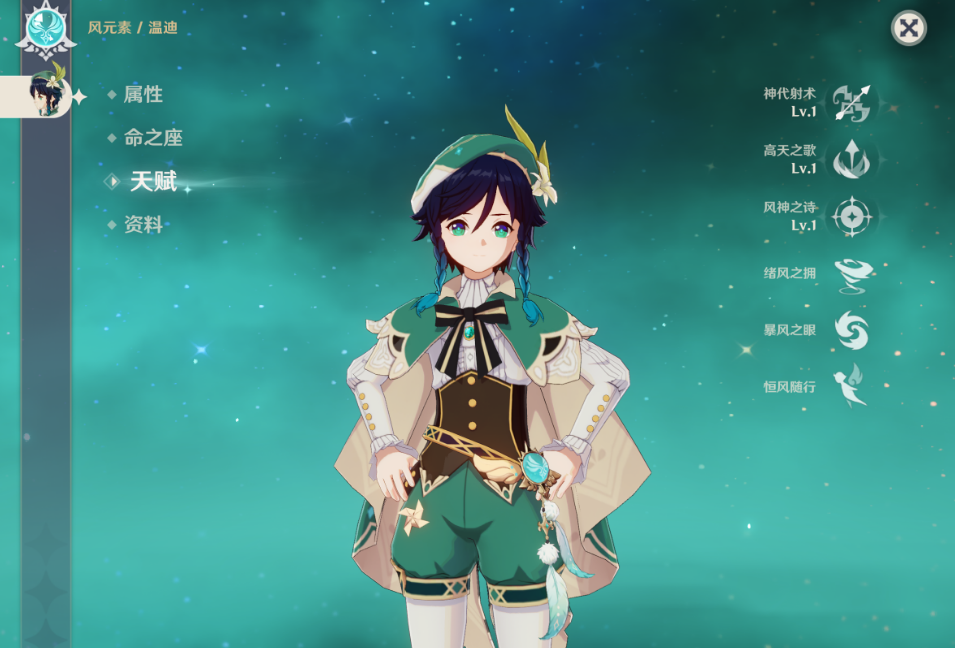
Task: Inspect the 风神之诗 elemental burst talent
Action: 852,217
